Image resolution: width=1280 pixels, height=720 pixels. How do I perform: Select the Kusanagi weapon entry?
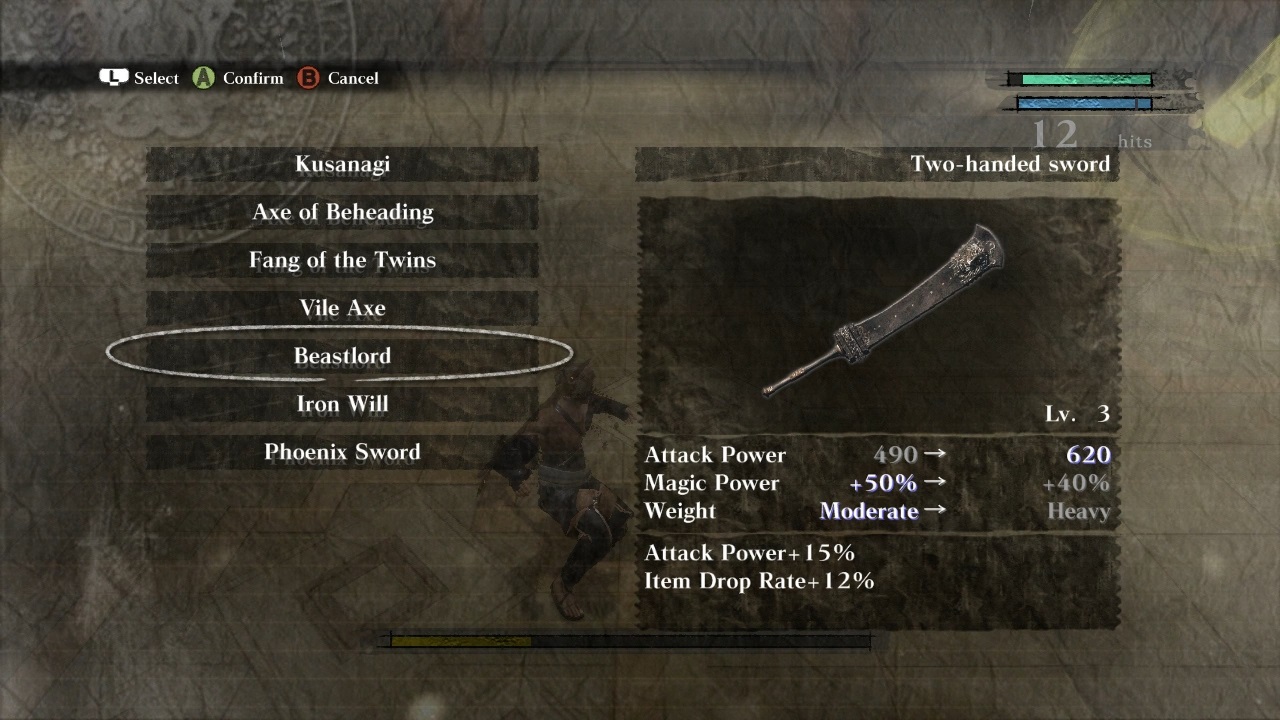click(x=342, y=164)
